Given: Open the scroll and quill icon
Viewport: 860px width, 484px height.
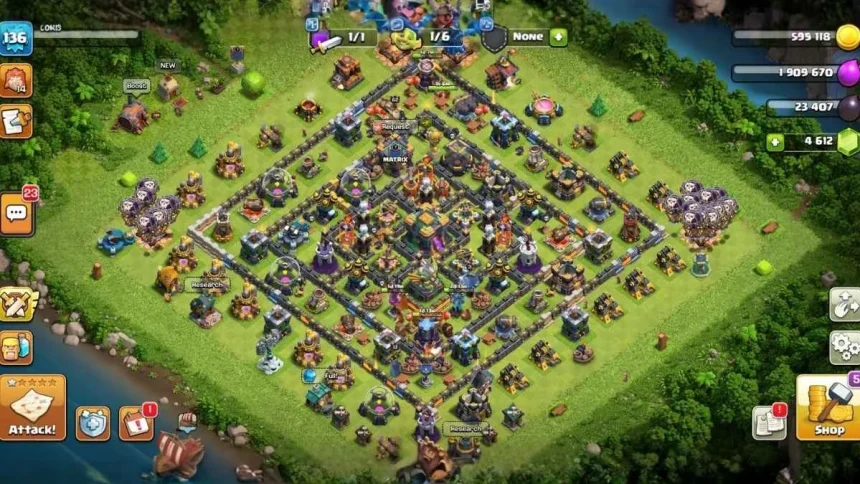Looking at the screenshot, I should tap(16, 121).
